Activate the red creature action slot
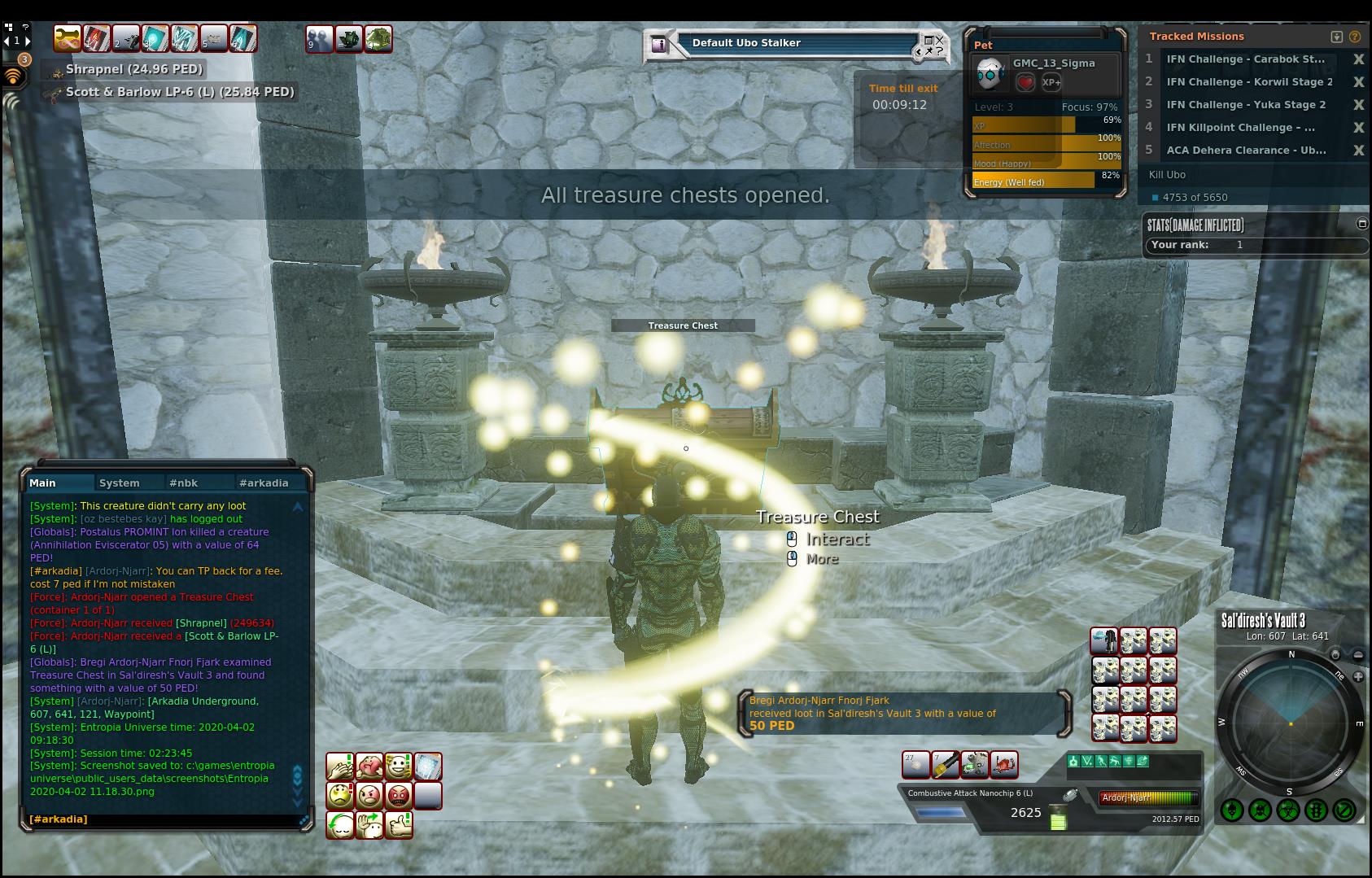 [1004, 765]
